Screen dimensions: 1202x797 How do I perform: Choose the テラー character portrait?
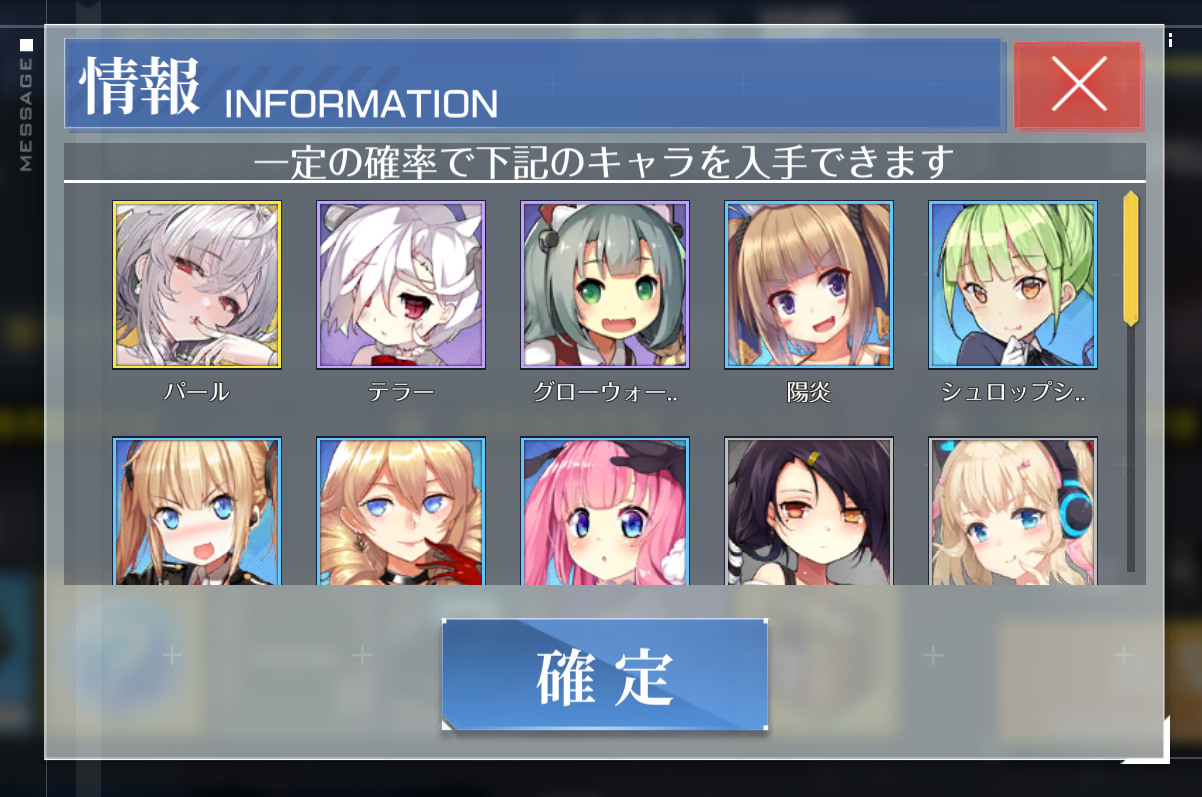[x=401, y=285]
